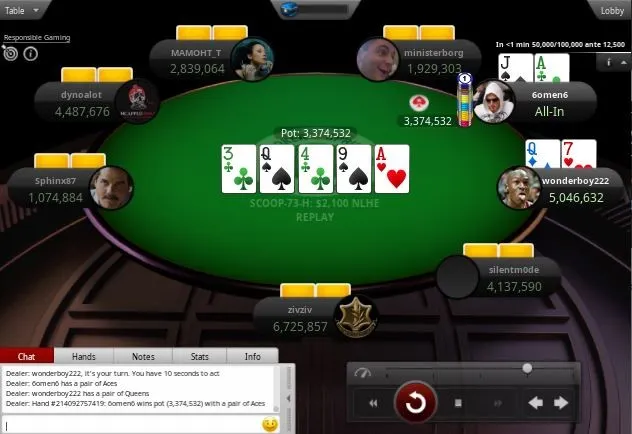Select the Chat tab
This screenshot has height=434, width=632.
(x=27, y=356)
